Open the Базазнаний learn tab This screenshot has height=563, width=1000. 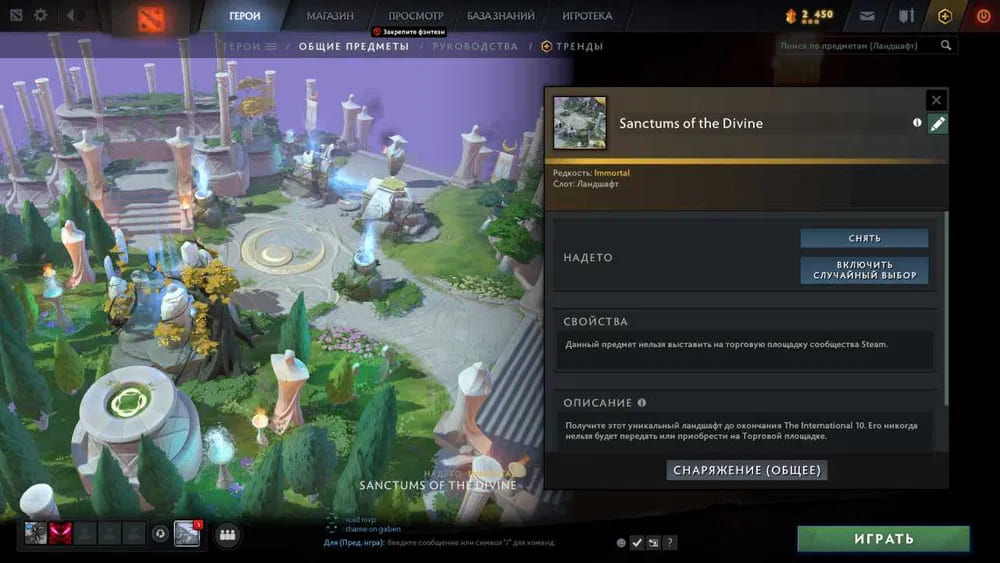(x=501, y=16)
